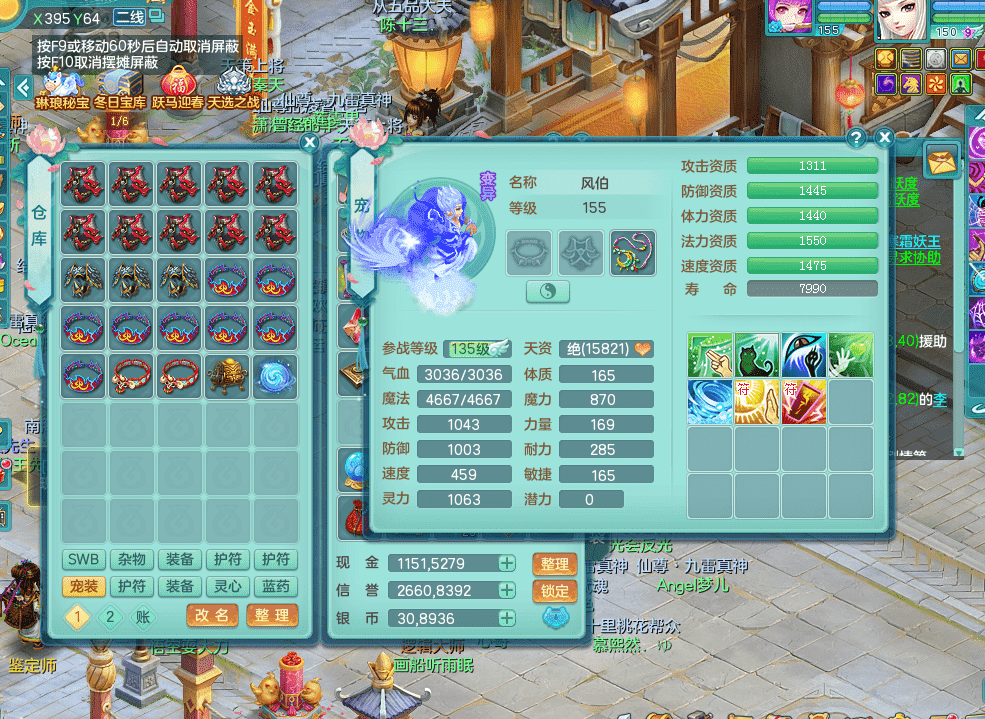Screen dimensions: 985x719
Task: Open the 杂物 warehouse tab
Action: click(x=132, y=560)
